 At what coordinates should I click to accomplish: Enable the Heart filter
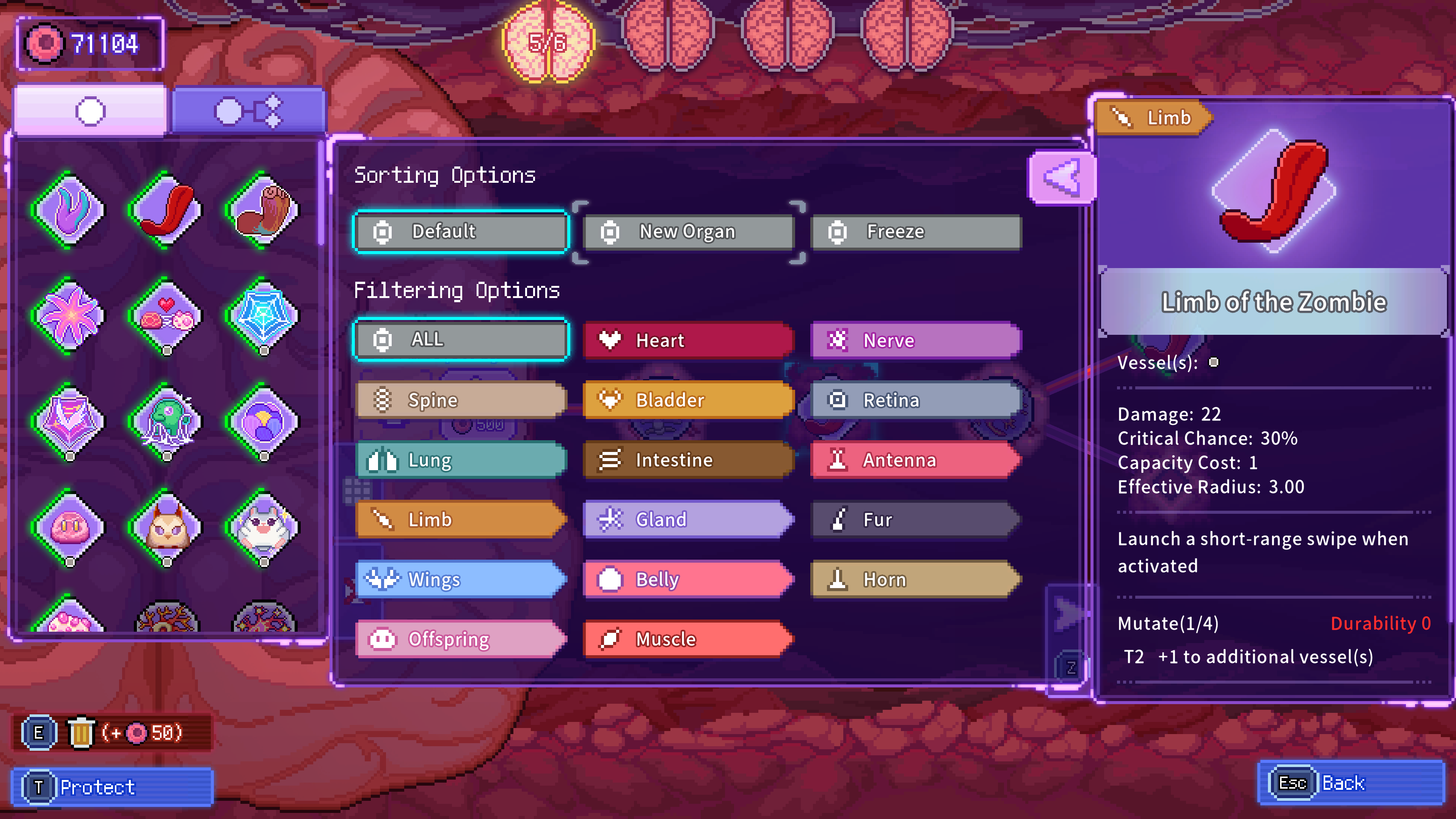[x=610, y=340]
